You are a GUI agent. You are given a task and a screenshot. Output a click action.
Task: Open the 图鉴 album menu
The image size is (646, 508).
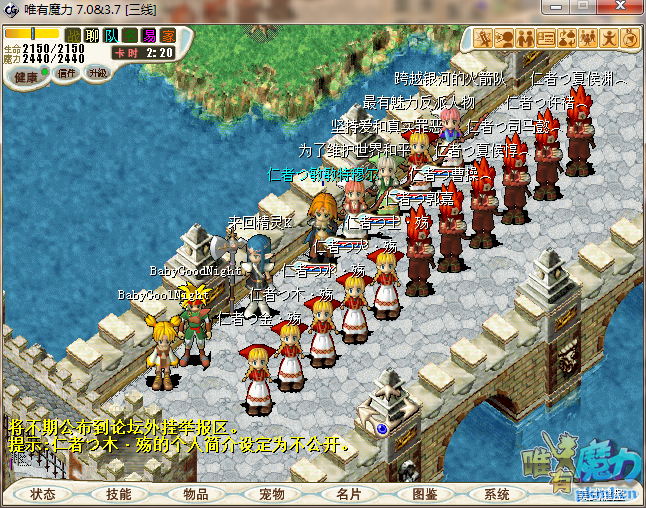tap(423, 494)
